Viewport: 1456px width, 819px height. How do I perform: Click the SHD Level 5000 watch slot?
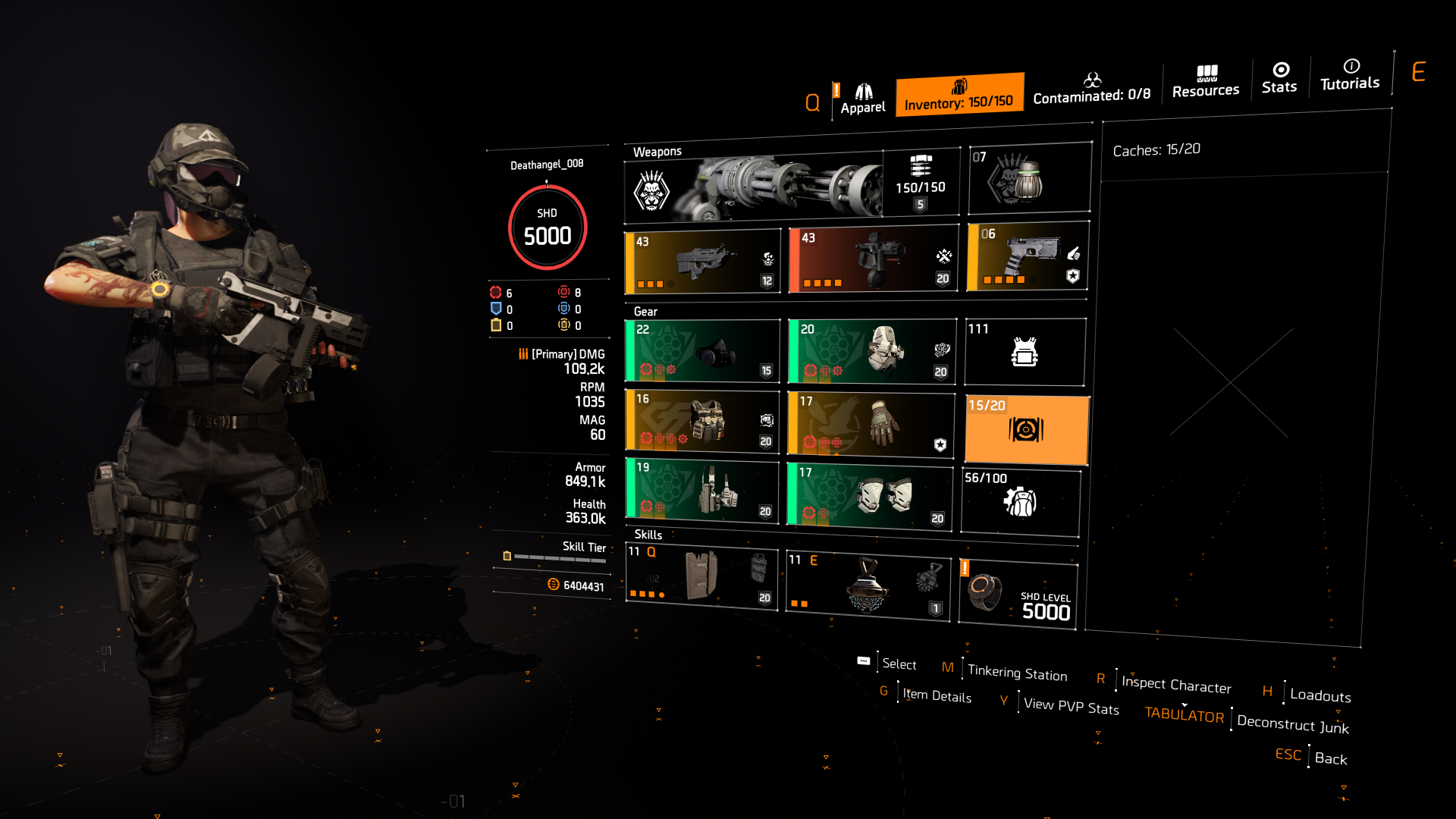coord(1018,591)
